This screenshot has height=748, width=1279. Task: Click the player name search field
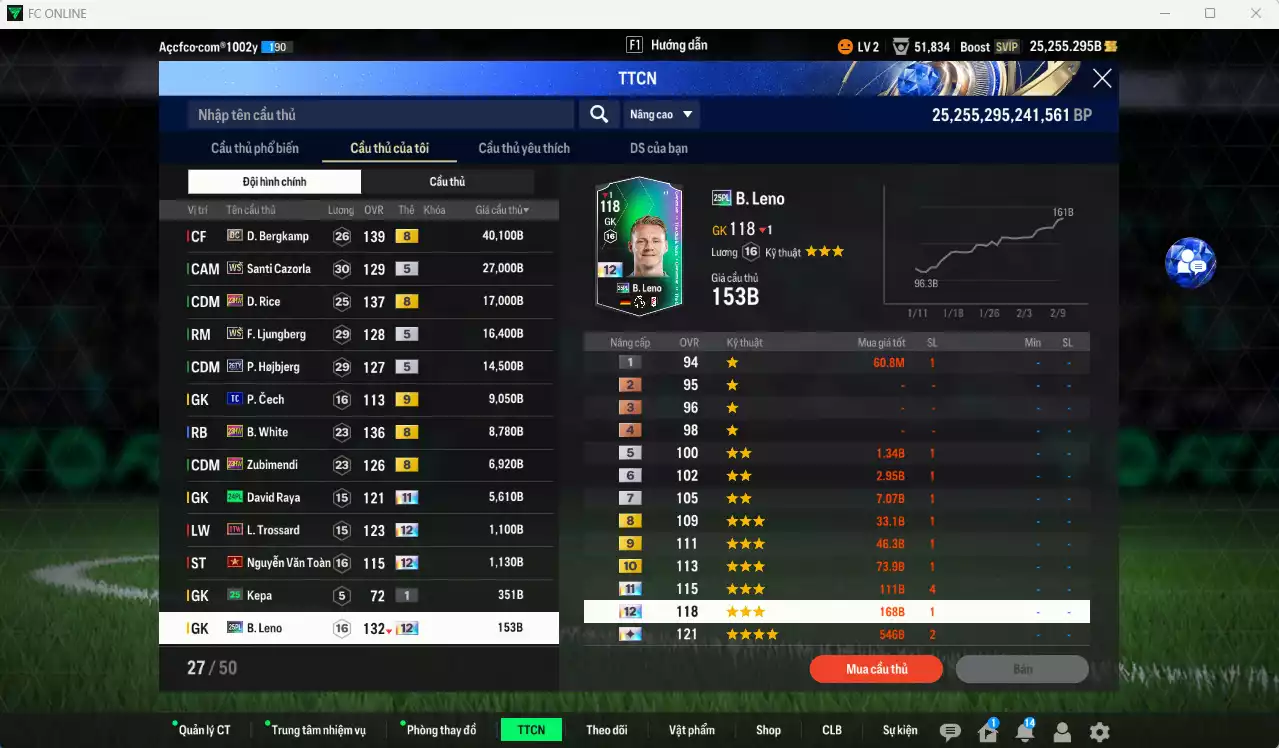(x=380, y=115)
